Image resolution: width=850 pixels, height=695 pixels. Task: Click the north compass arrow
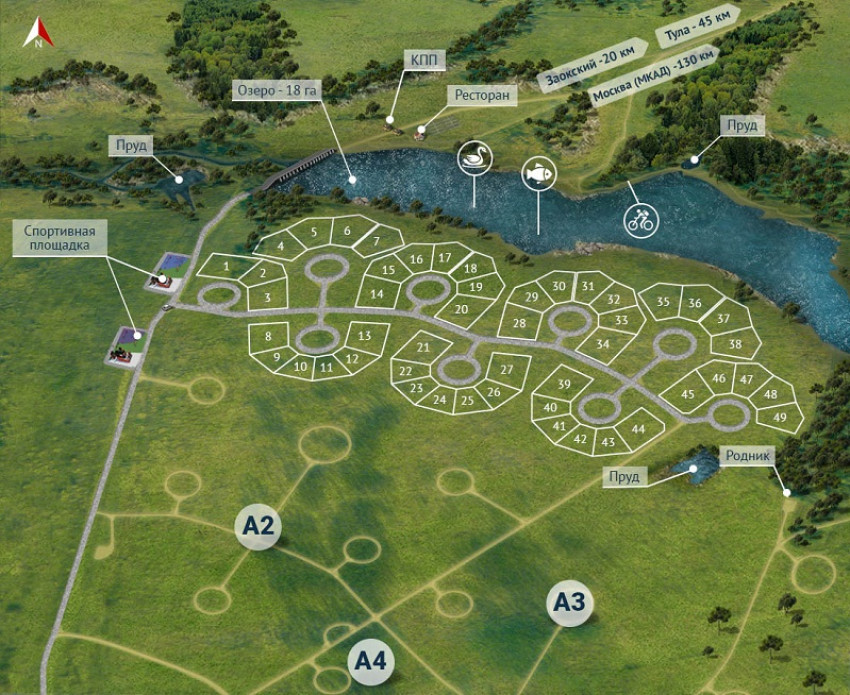pos(38,33)
